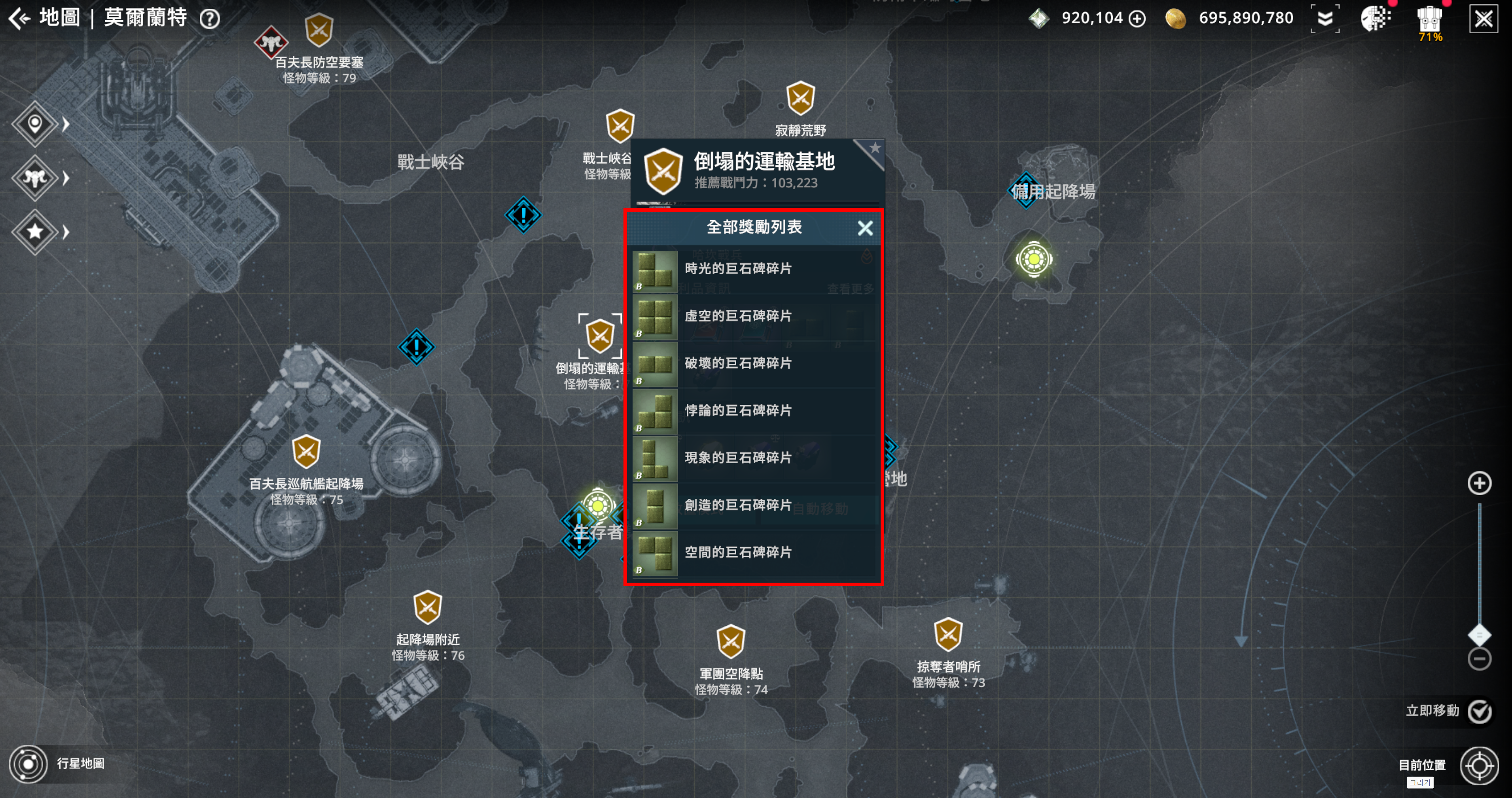This screenshot has height=798, width=1512.
Task: Select the 創造的巨石碑碎片 reward item
Action: coord(754,505)
